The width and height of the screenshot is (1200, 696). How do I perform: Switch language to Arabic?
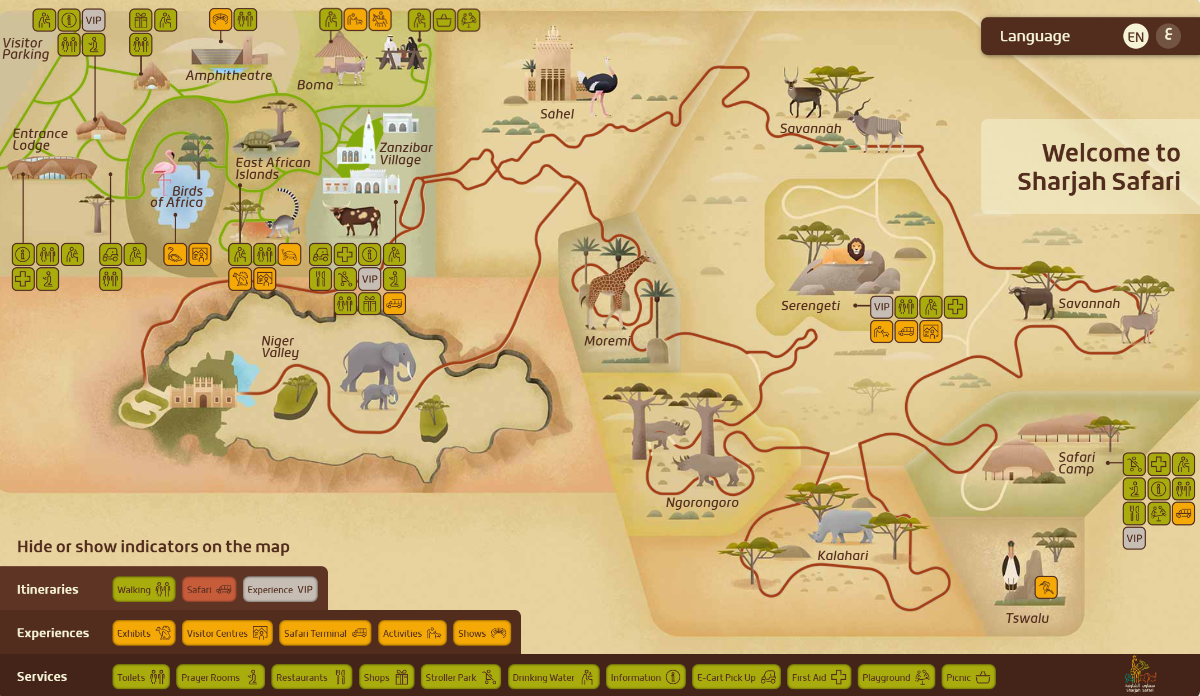[x=1168, y=36]
